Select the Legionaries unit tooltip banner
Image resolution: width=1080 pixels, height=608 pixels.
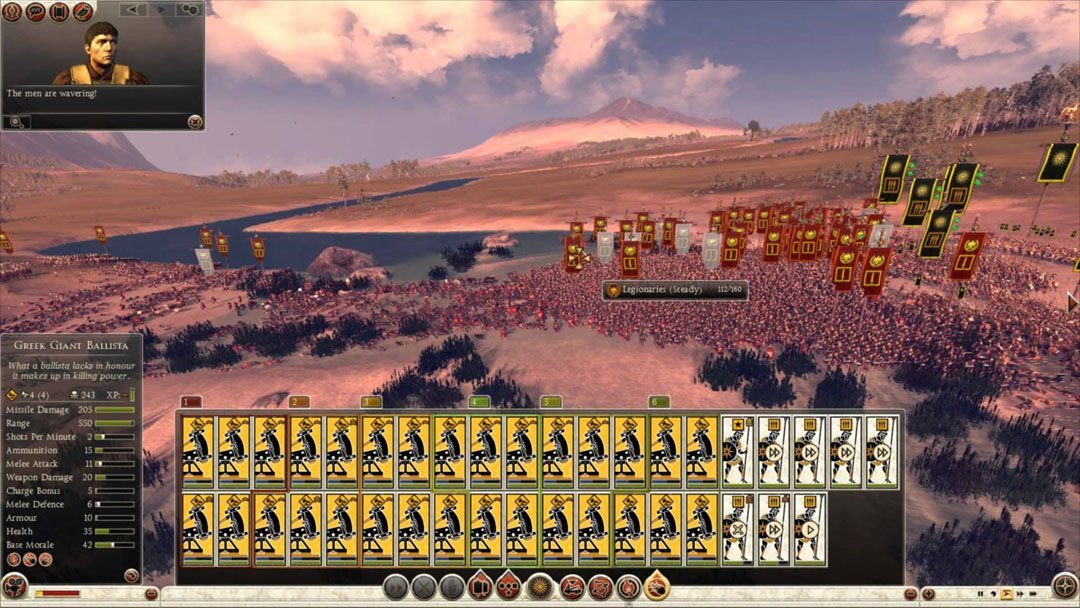[675, 290]
